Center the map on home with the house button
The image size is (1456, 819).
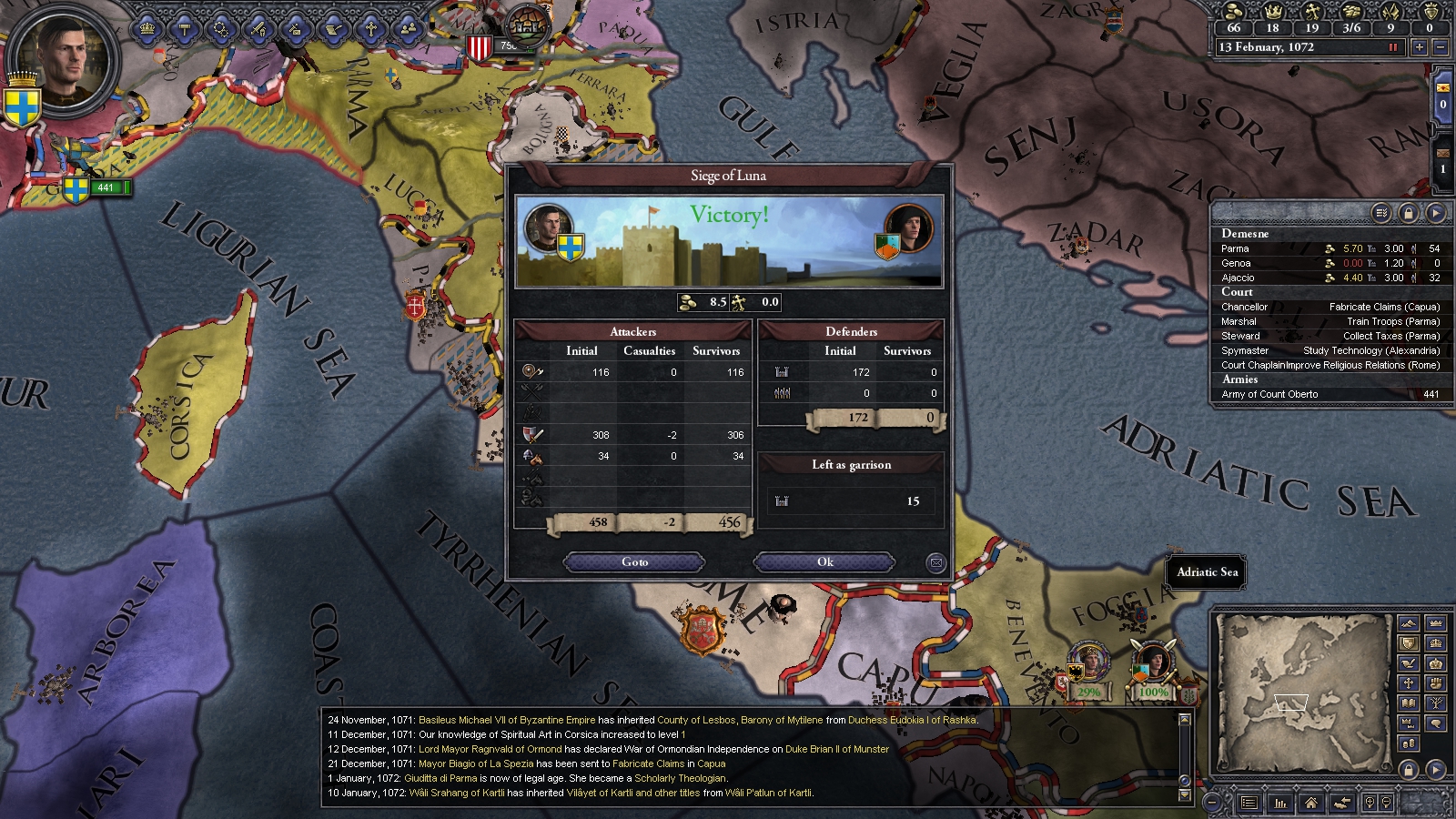coord(1310,803)
